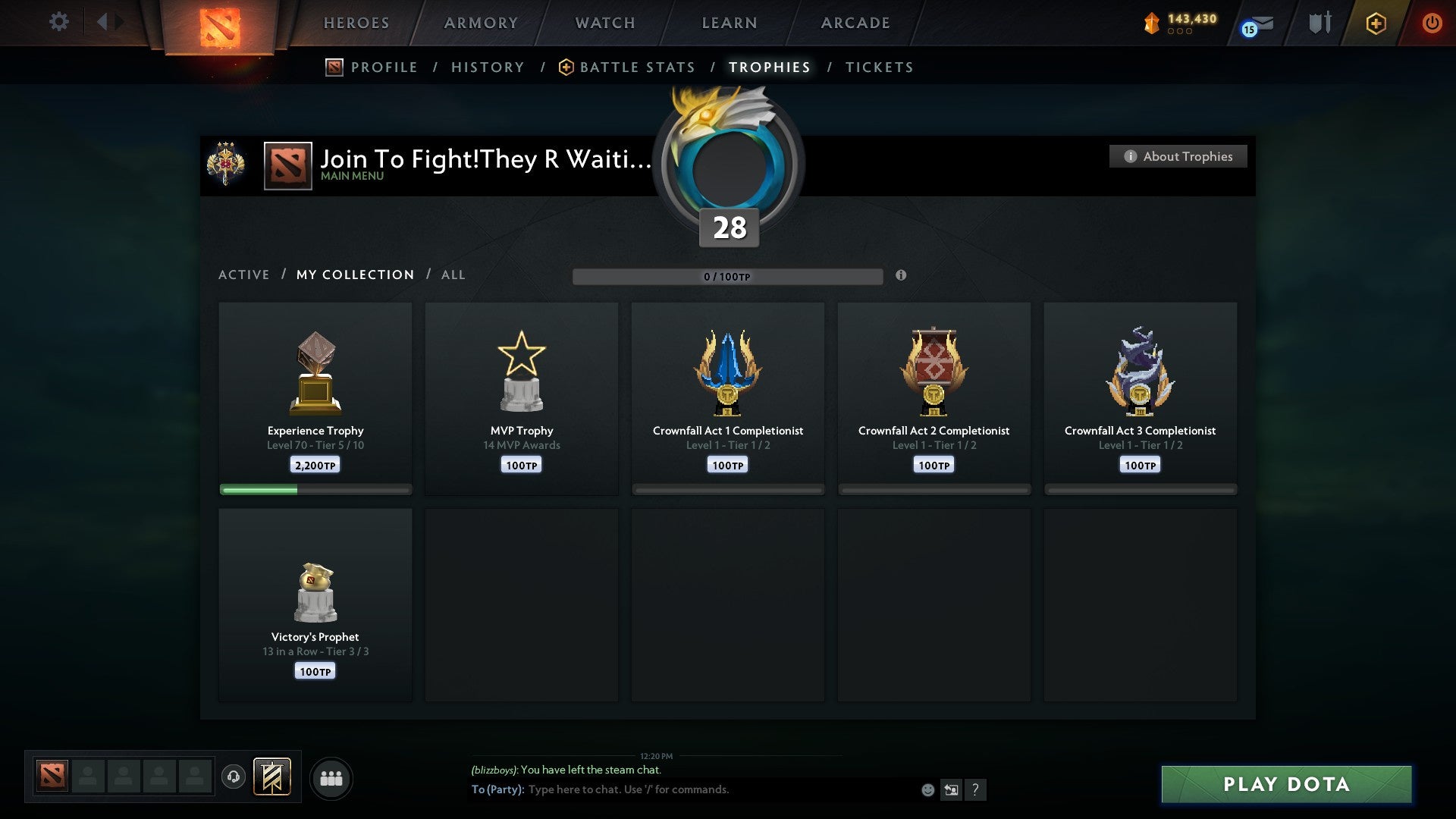Open the TICKETS tab

pos(878,67)
